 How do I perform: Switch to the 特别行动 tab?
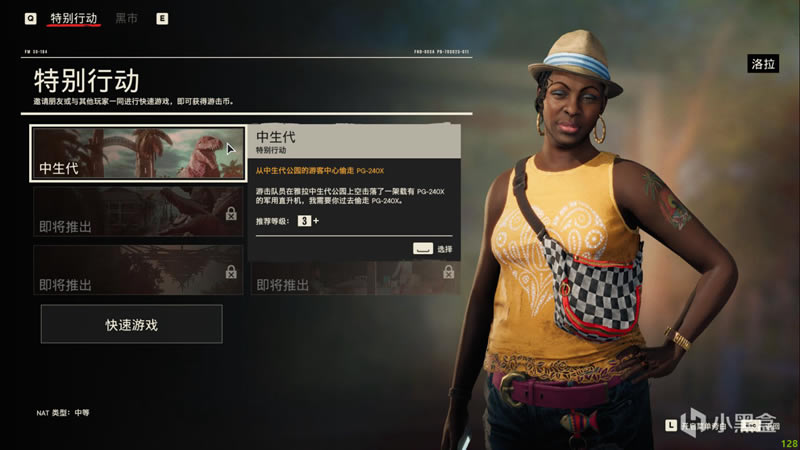(75, 17)
